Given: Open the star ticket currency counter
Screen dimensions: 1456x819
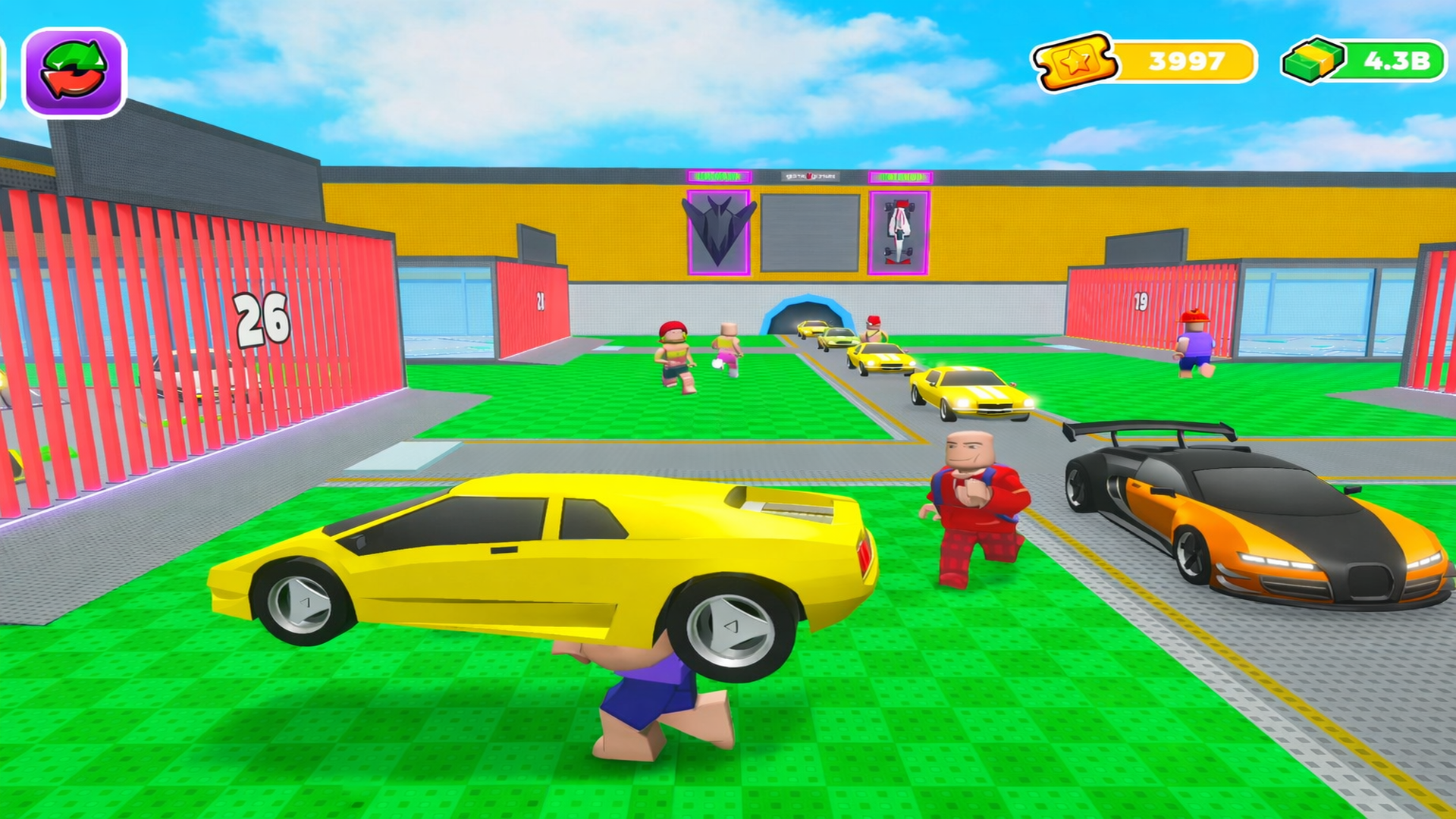Looking at the screenshot, I should [1074, 58].
